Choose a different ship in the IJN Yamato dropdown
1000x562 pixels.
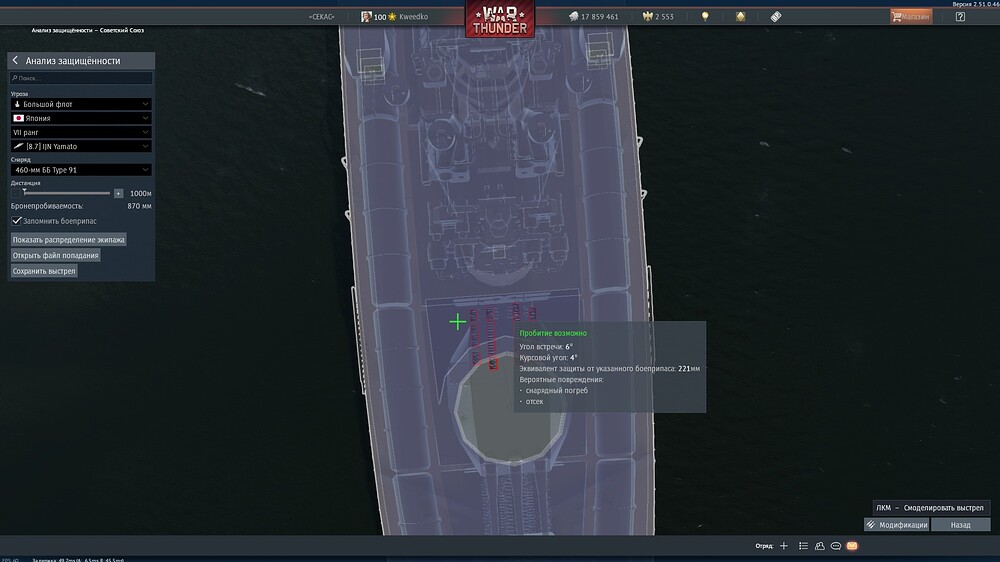tap(81, 146)
